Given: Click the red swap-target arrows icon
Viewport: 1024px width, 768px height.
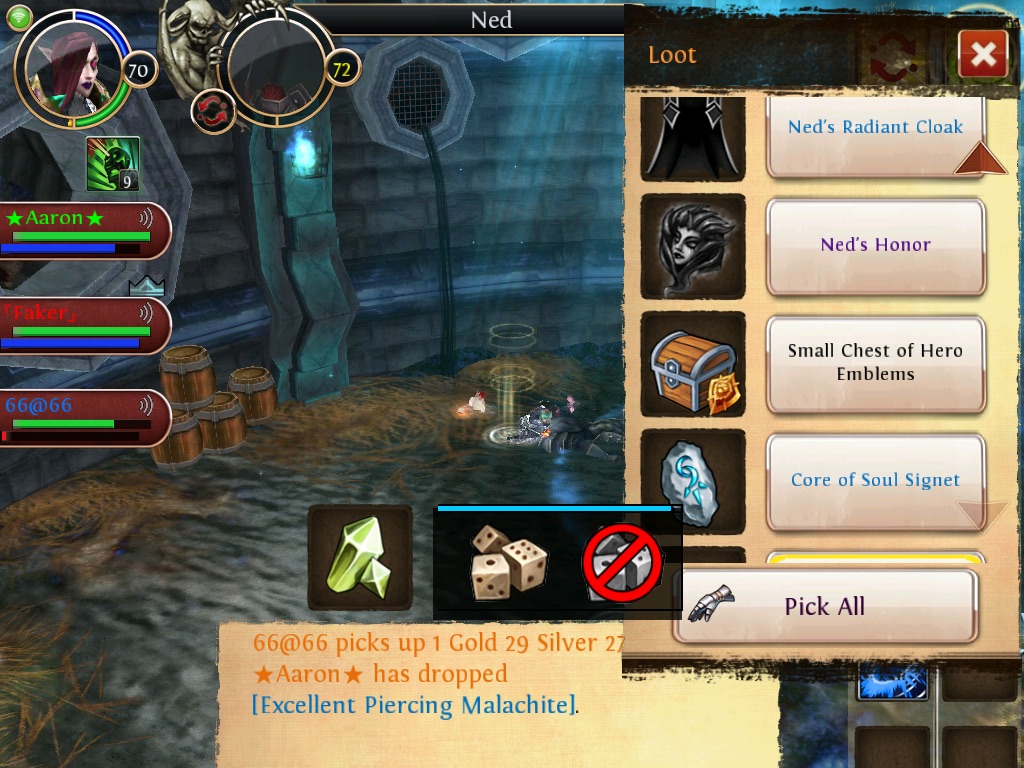Looking at the screenshot, I should pos(211,110).
